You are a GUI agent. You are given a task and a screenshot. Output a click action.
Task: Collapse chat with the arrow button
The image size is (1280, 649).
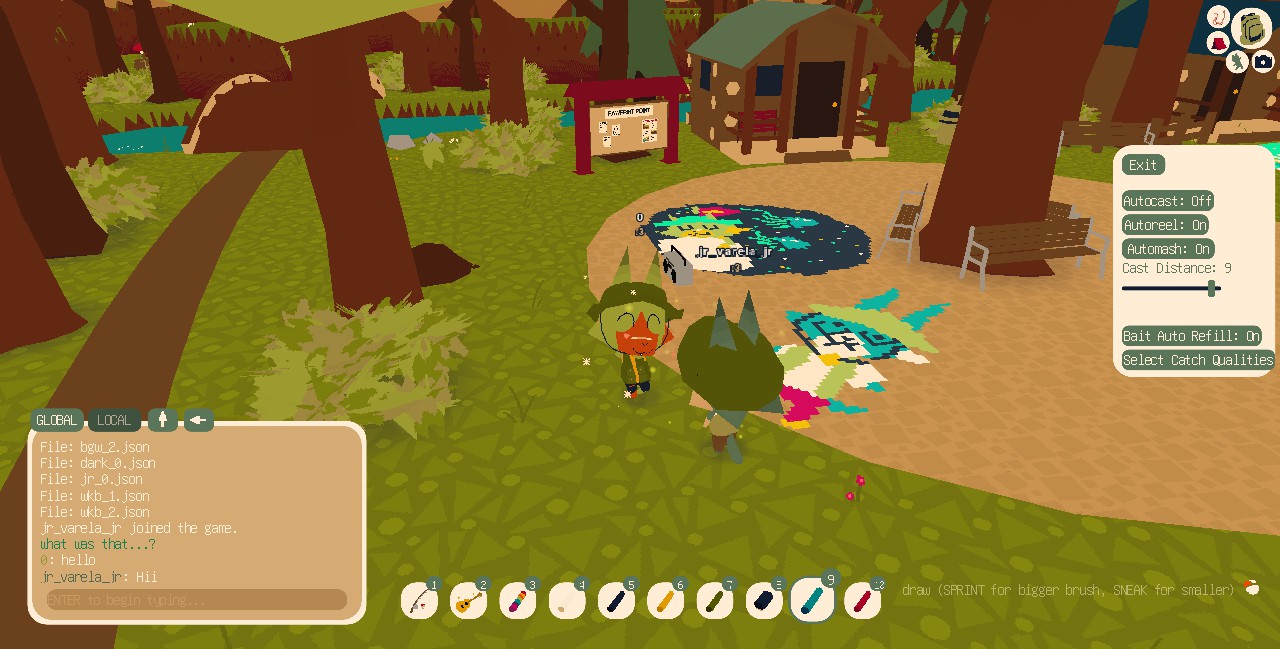[x=198, y=421]
